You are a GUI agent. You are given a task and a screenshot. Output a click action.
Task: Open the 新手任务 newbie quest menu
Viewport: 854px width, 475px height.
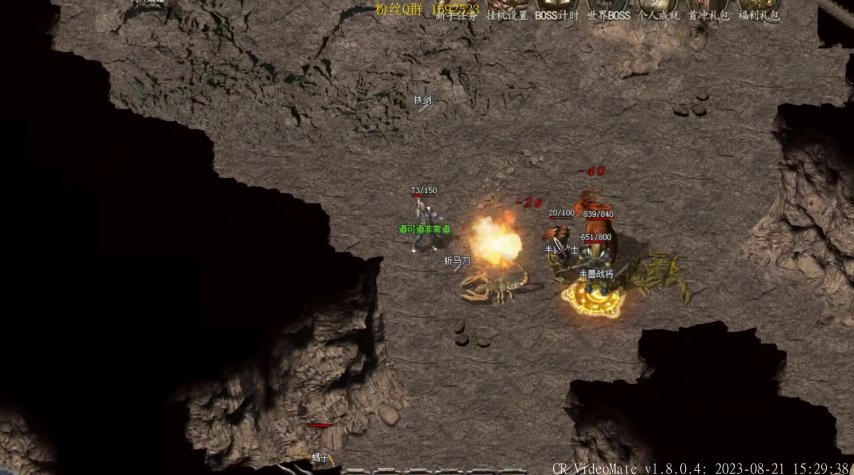point(456,14)
